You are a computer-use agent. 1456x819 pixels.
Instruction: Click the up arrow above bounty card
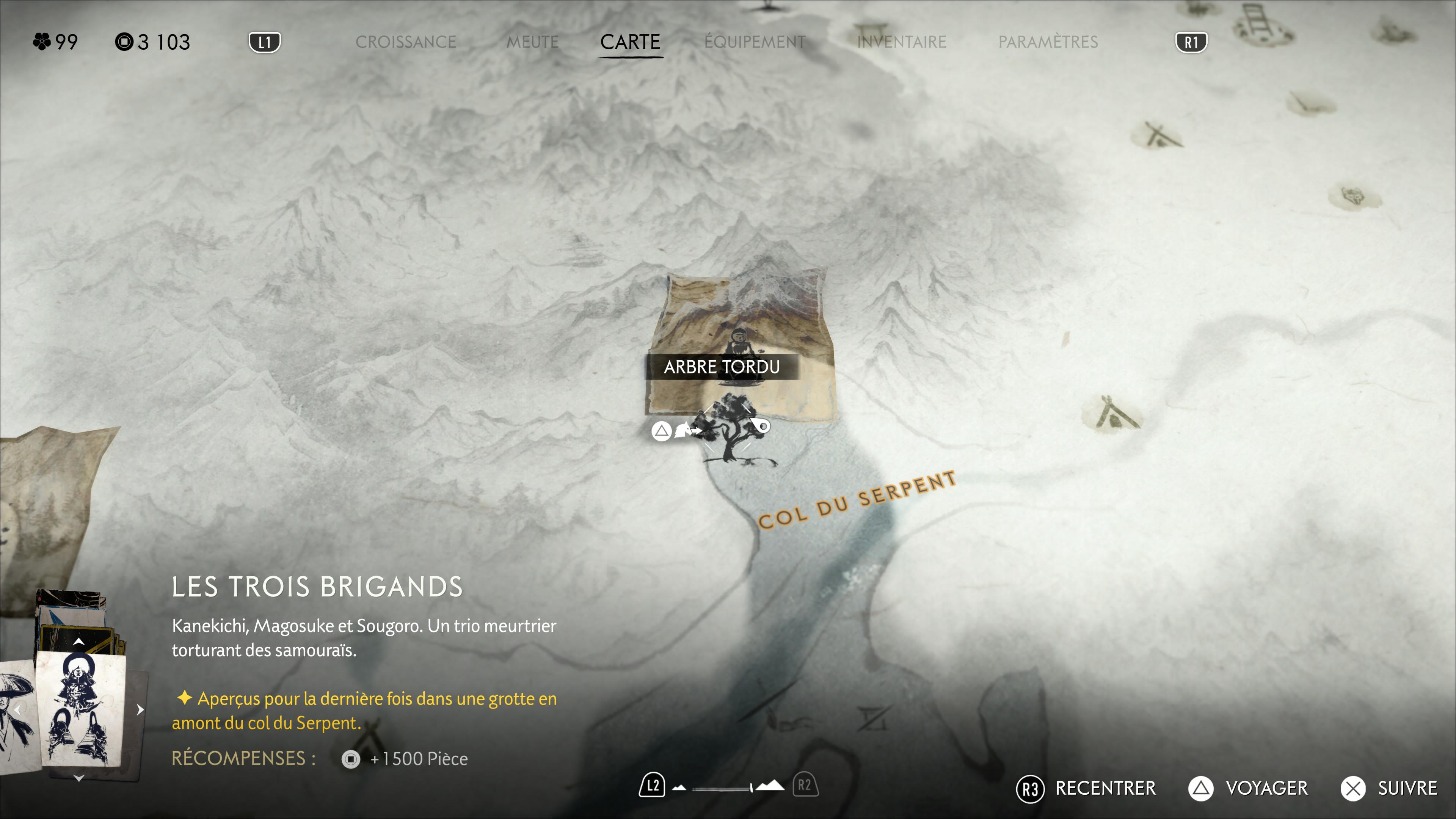click(x=79, y=642)
